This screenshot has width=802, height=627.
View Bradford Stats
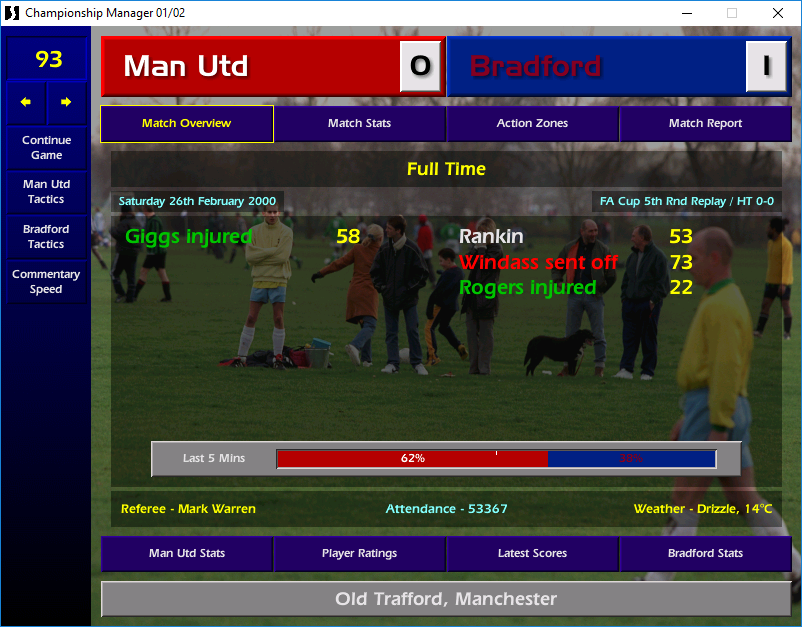pyautogui.click(x=705, y=553)
